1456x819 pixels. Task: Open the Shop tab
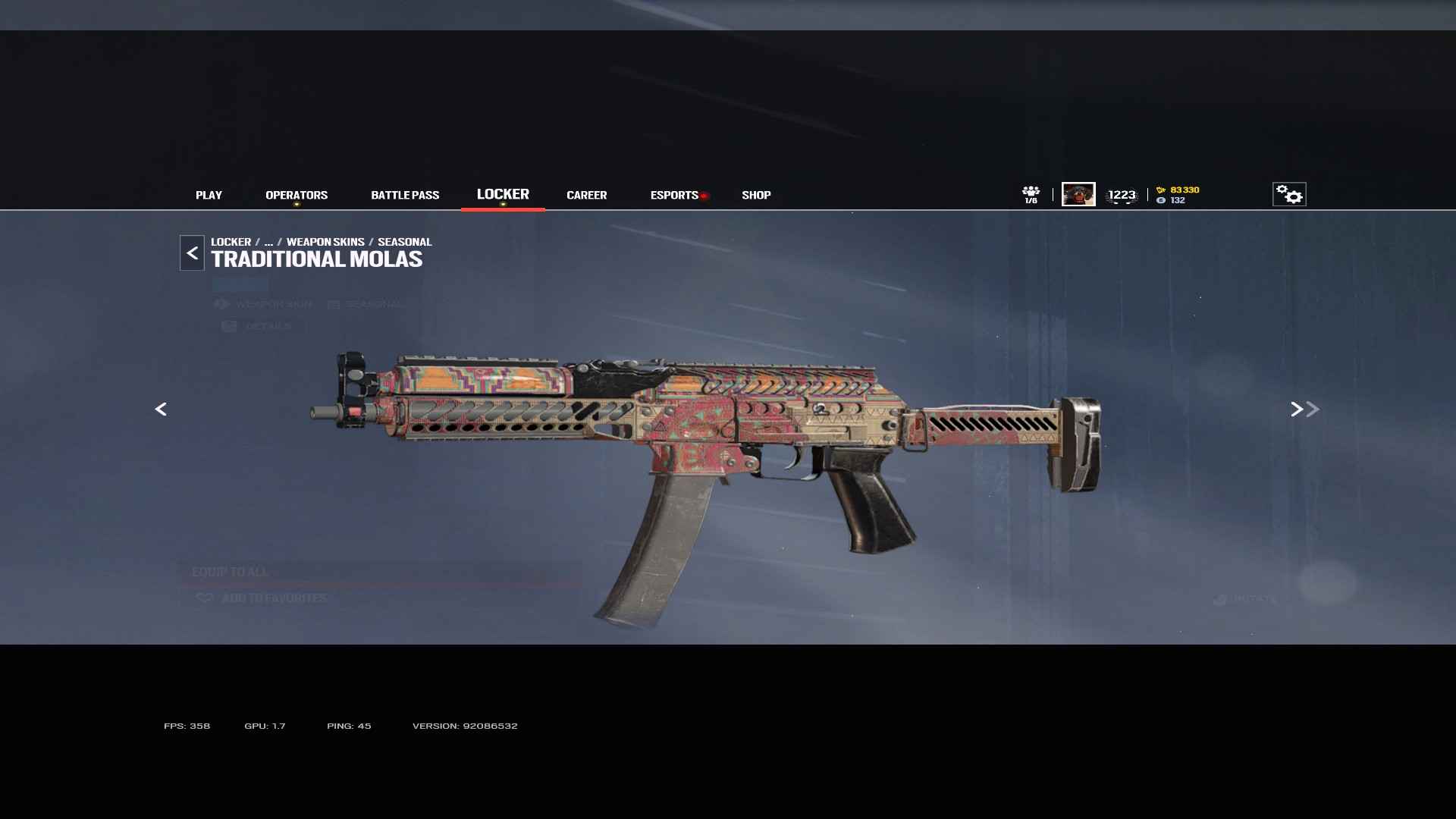pyautogui.click(x=756, y=195)
